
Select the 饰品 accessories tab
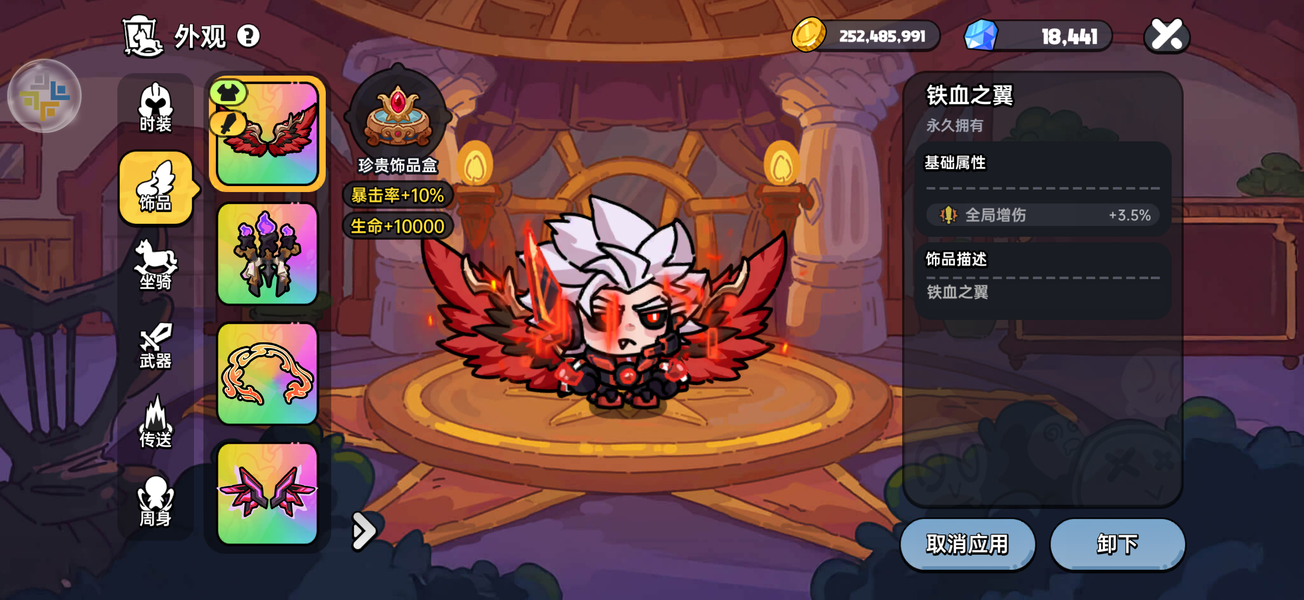coord(155,188)
